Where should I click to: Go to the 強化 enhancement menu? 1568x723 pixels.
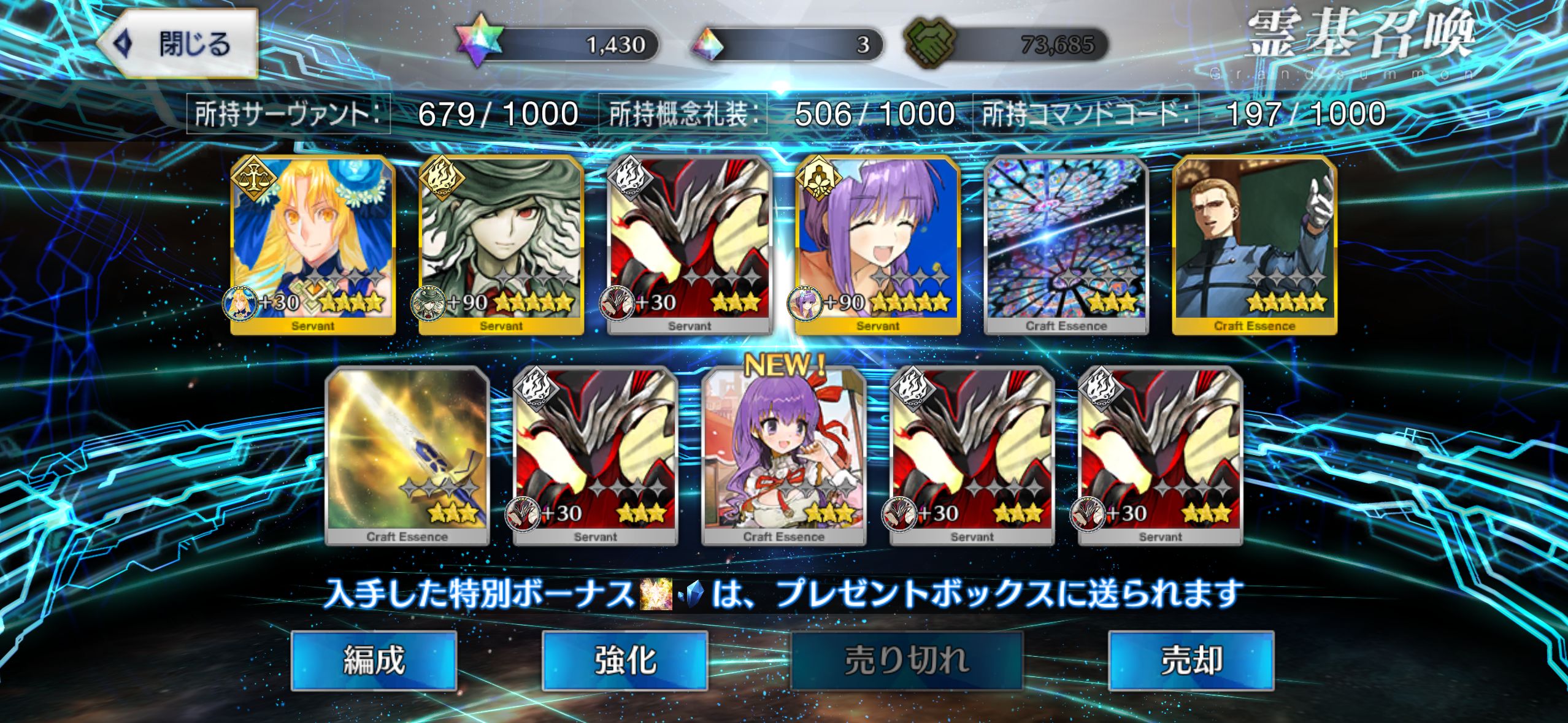(625, 660)
